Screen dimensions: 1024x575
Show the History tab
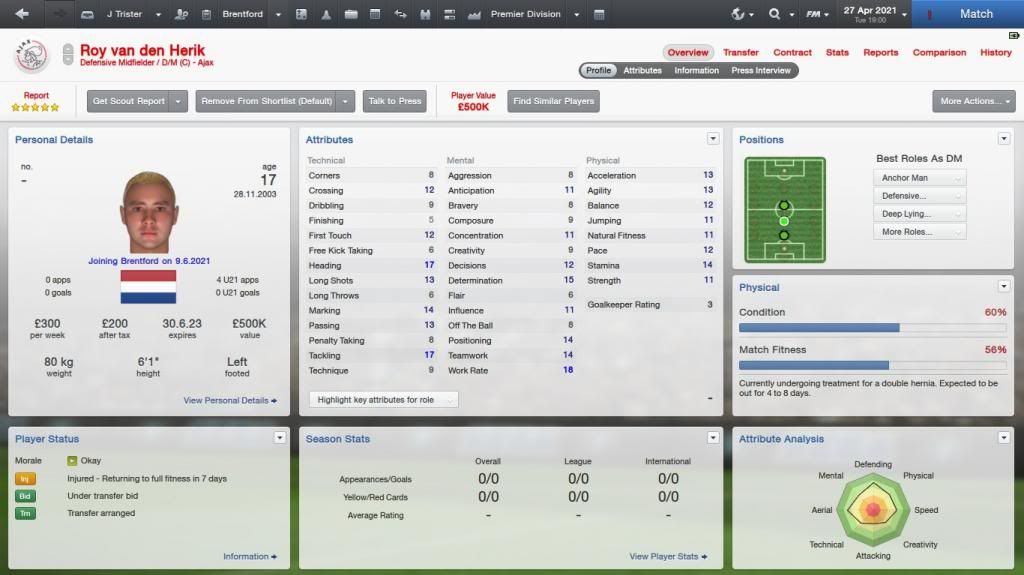[x=995, y=52]
